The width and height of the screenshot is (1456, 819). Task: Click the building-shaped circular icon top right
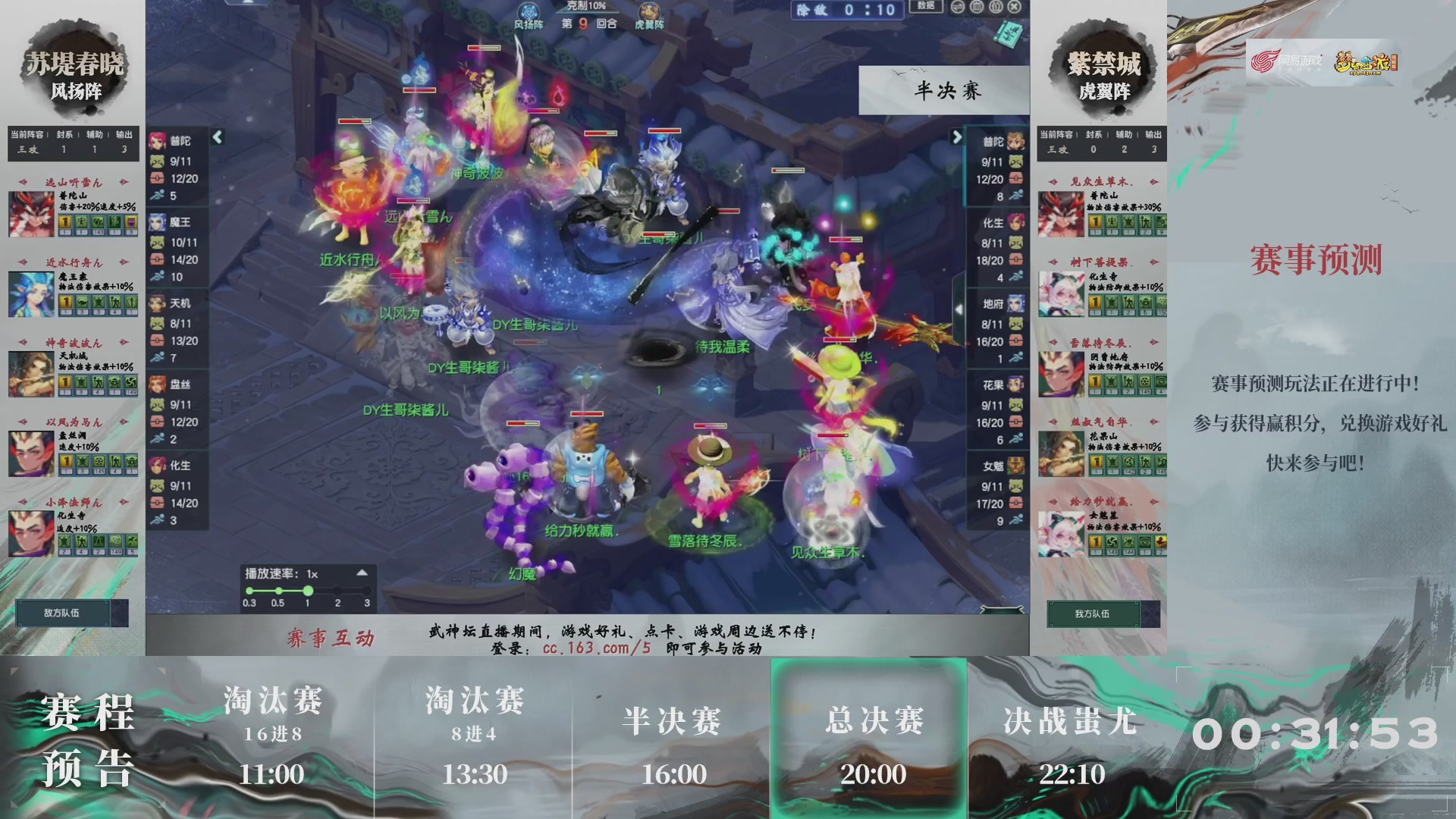coord(977,8)
